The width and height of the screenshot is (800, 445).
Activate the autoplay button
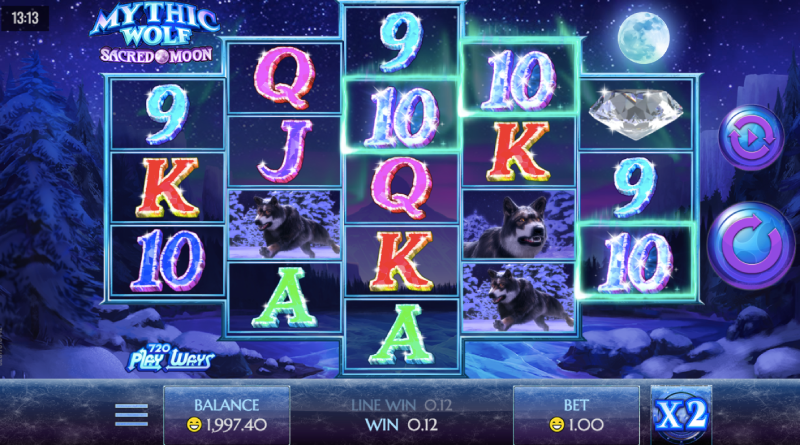click(749, 139)
